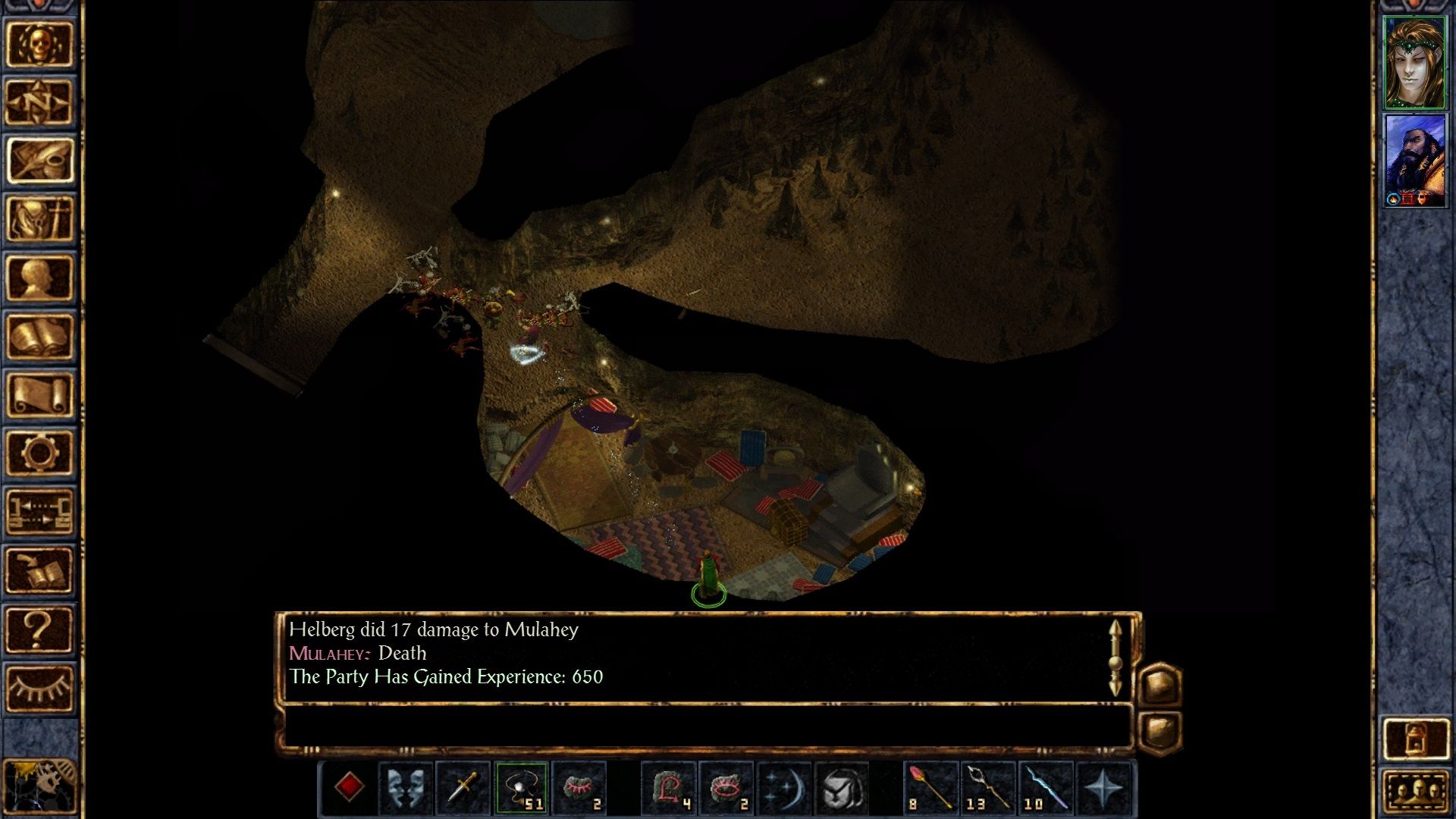Cast the crescent moon and stars spell
This screenshot has width=1456, height=819.
click(x=783, y=788)
